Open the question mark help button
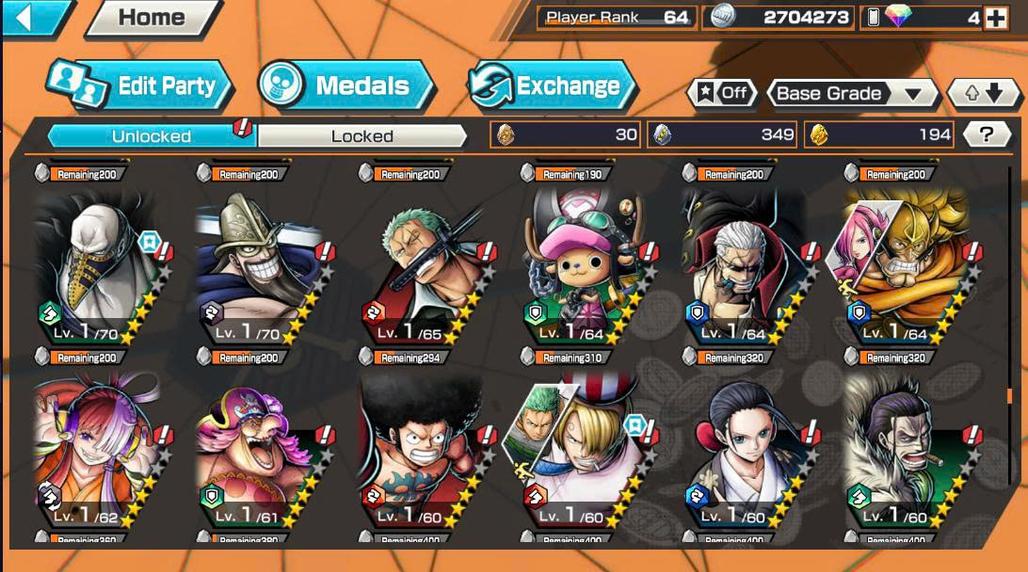This screenshot has width=1028, height=572. coord(987,135)
